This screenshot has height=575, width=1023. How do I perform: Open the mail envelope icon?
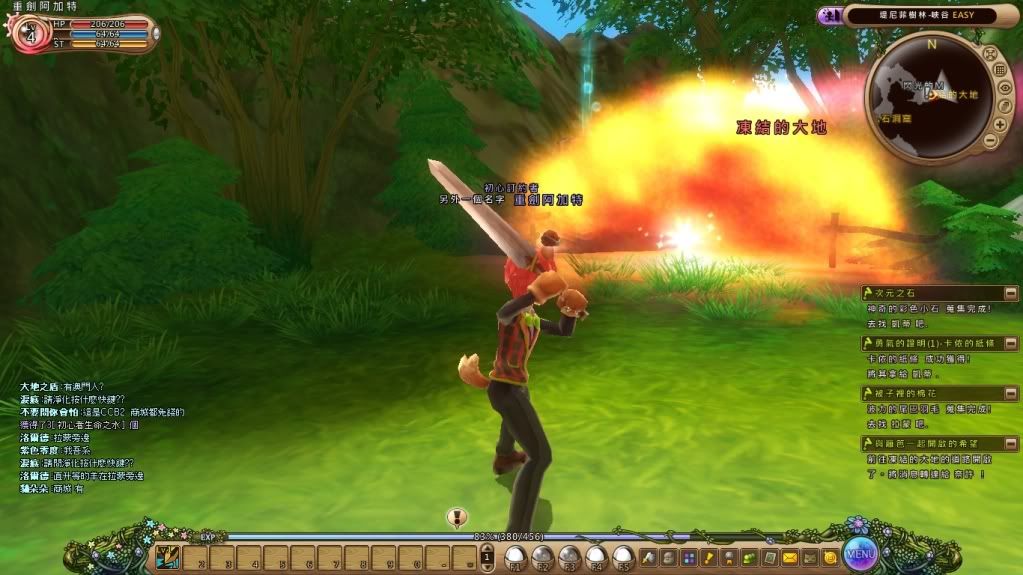[x=790, y=556]
